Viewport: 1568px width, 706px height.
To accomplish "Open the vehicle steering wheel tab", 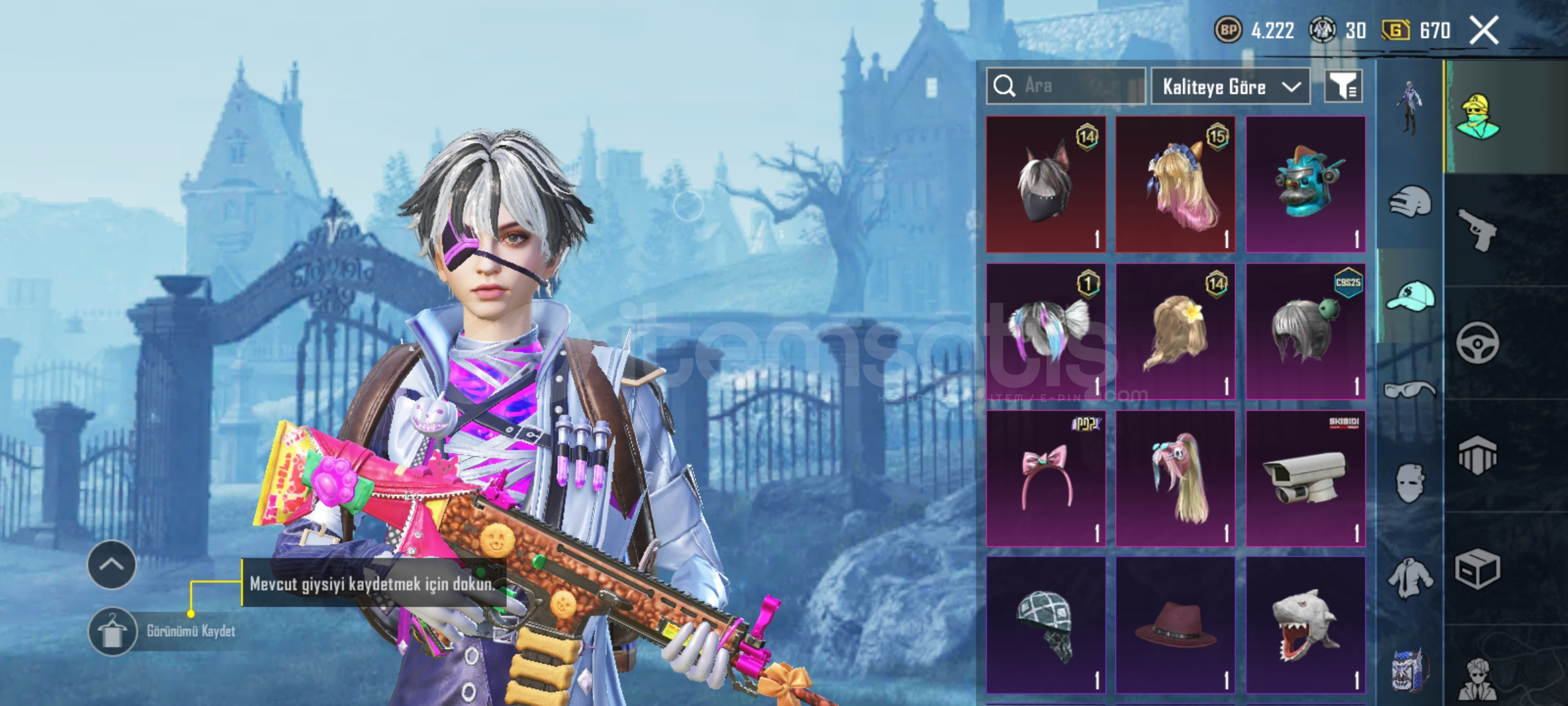I will (x=1478, y=343).
